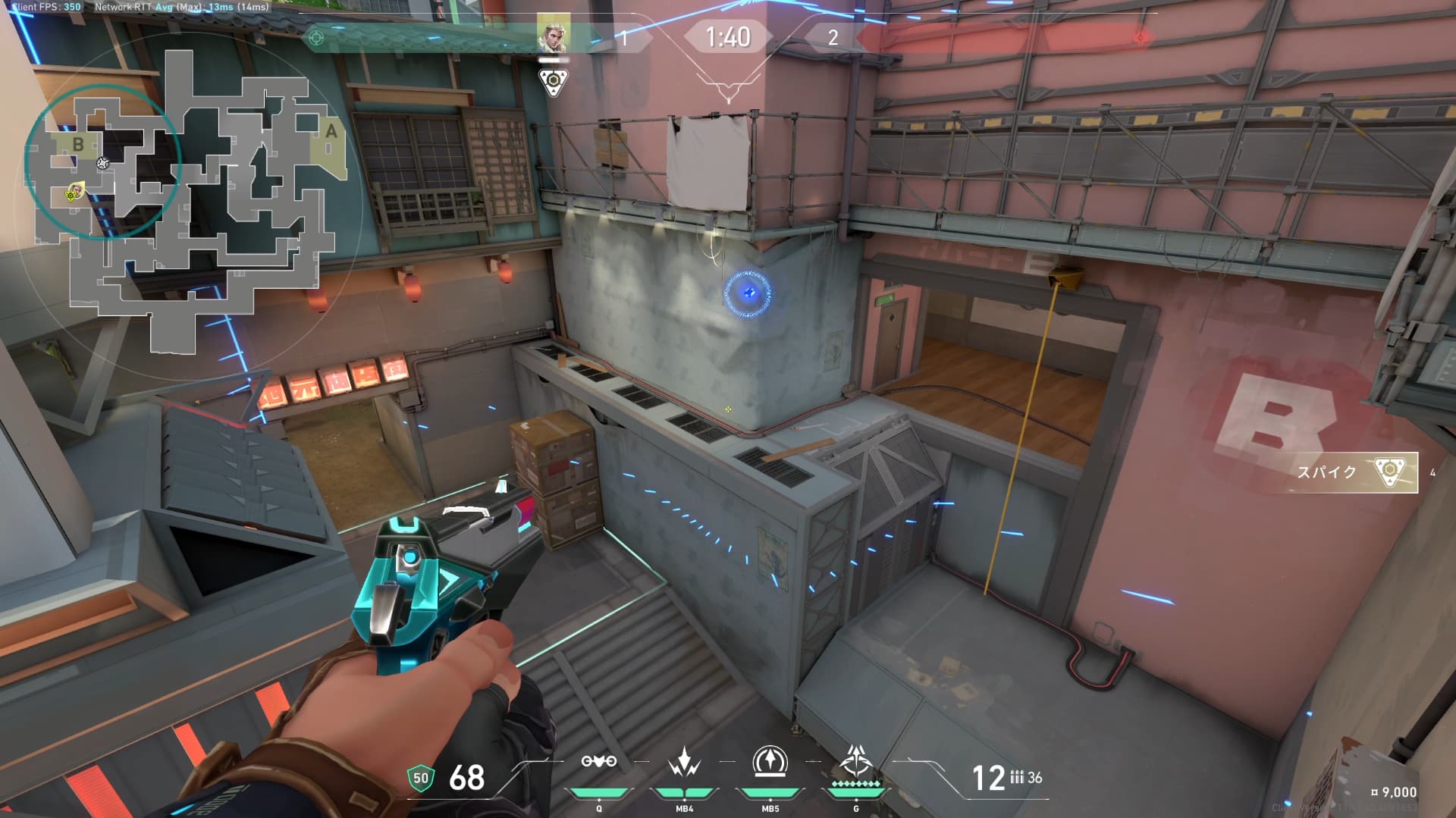Click the green shield armor icon
The image size is (1456, 818).
tap(420, 778)
